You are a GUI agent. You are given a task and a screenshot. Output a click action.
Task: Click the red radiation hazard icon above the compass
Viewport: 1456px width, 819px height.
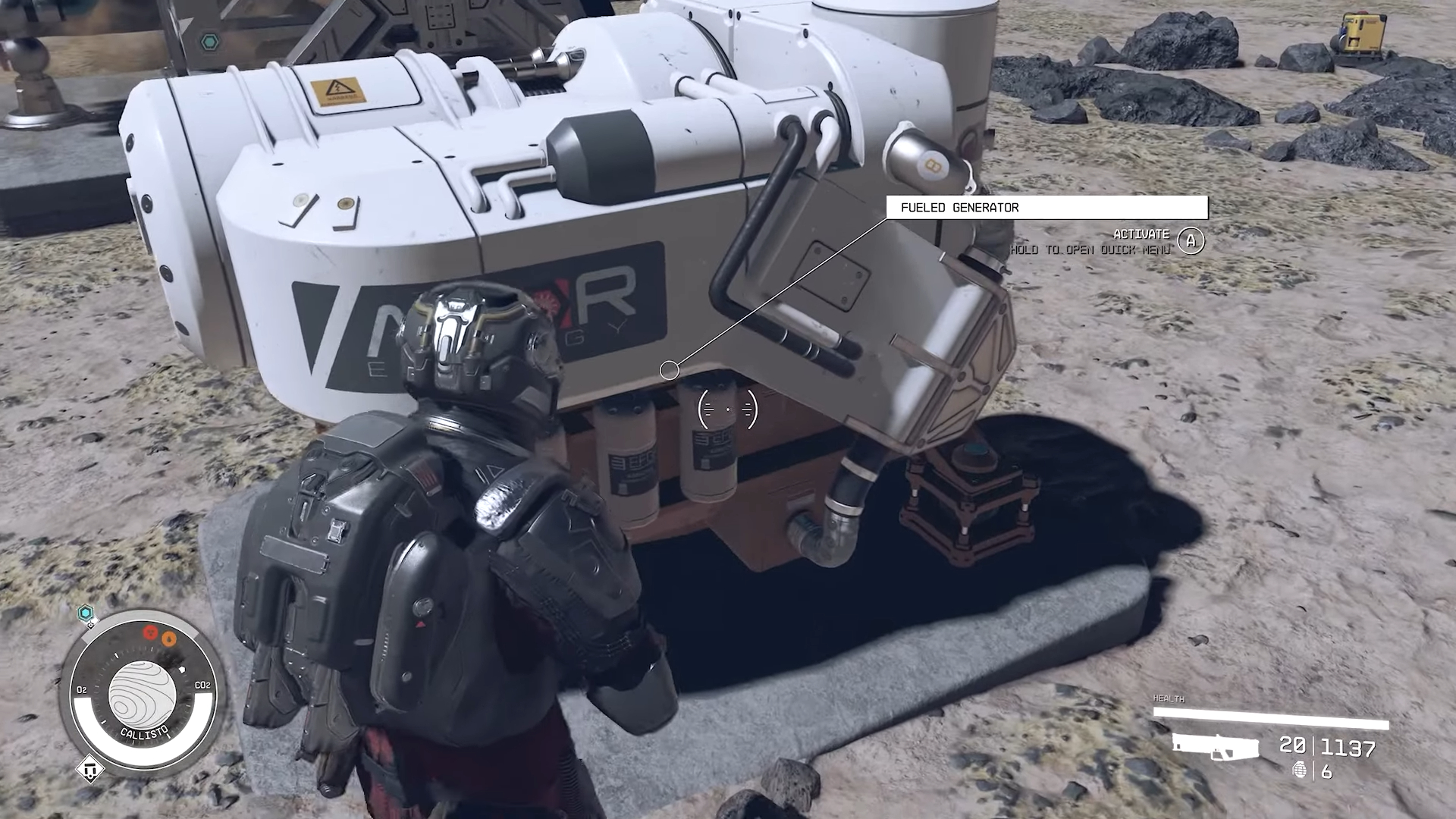(x=151, y=633)
